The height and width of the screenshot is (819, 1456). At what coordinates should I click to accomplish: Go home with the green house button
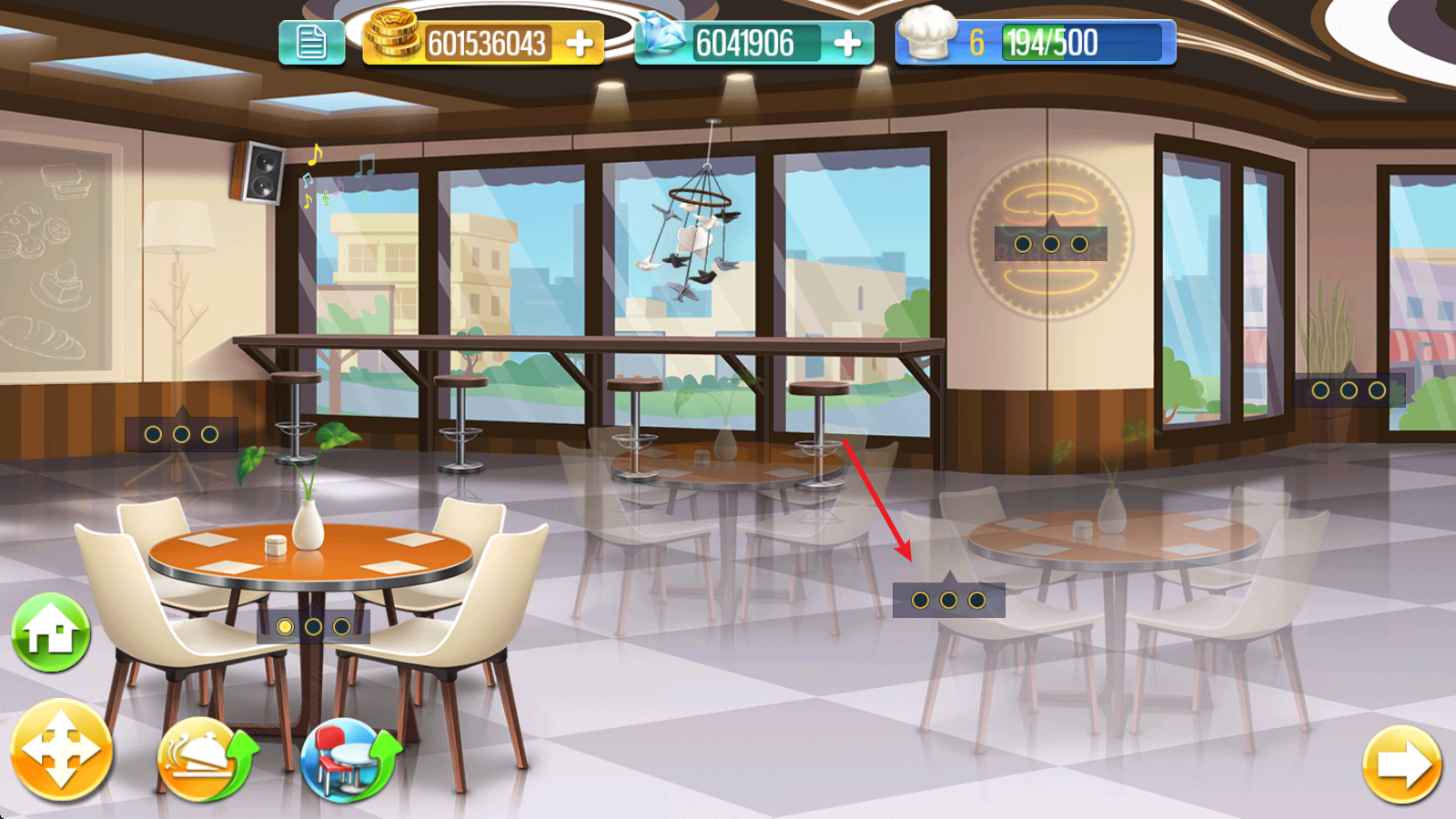click(x=51, y=632)
